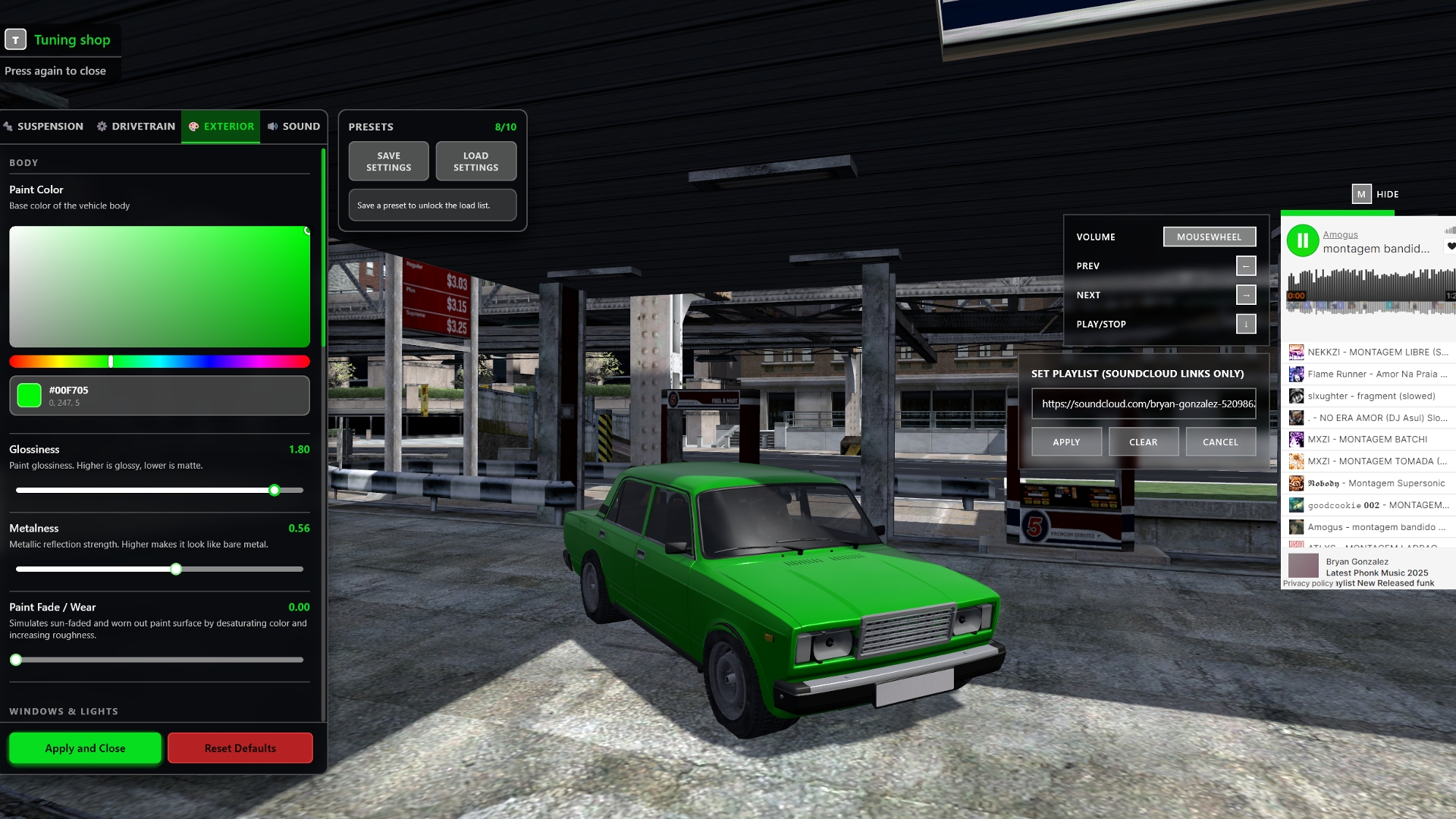Apply and Close the tuning menu
This screenshot has height=819, width=1456.
coord(85,748)
